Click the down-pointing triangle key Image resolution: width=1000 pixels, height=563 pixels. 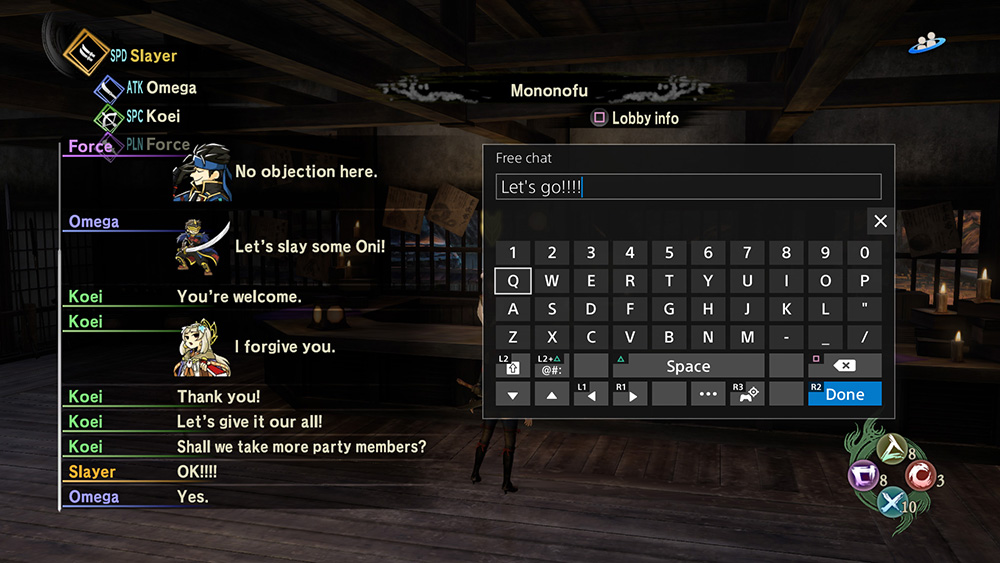pos(513,394)
